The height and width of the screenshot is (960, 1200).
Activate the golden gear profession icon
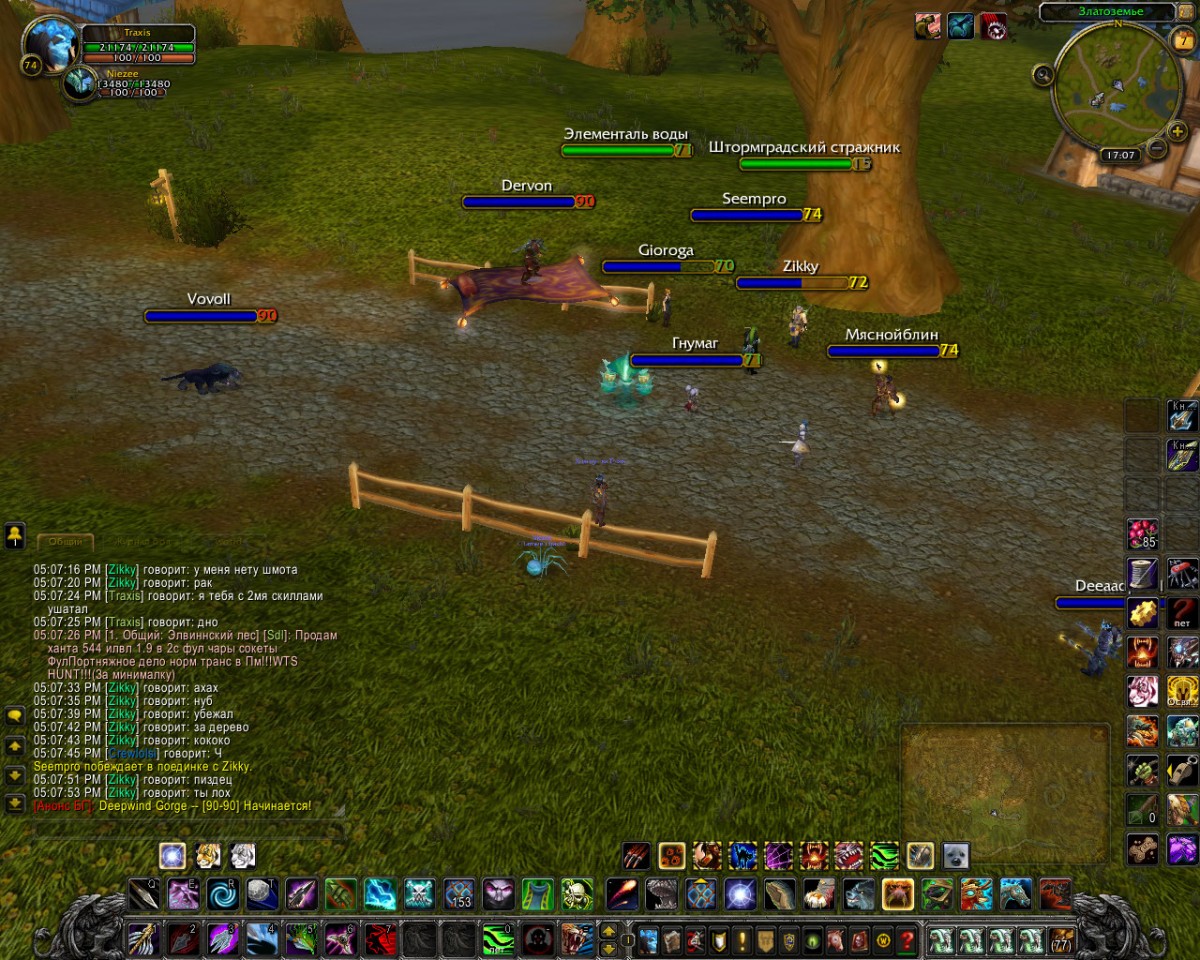tap(1142, 612)
